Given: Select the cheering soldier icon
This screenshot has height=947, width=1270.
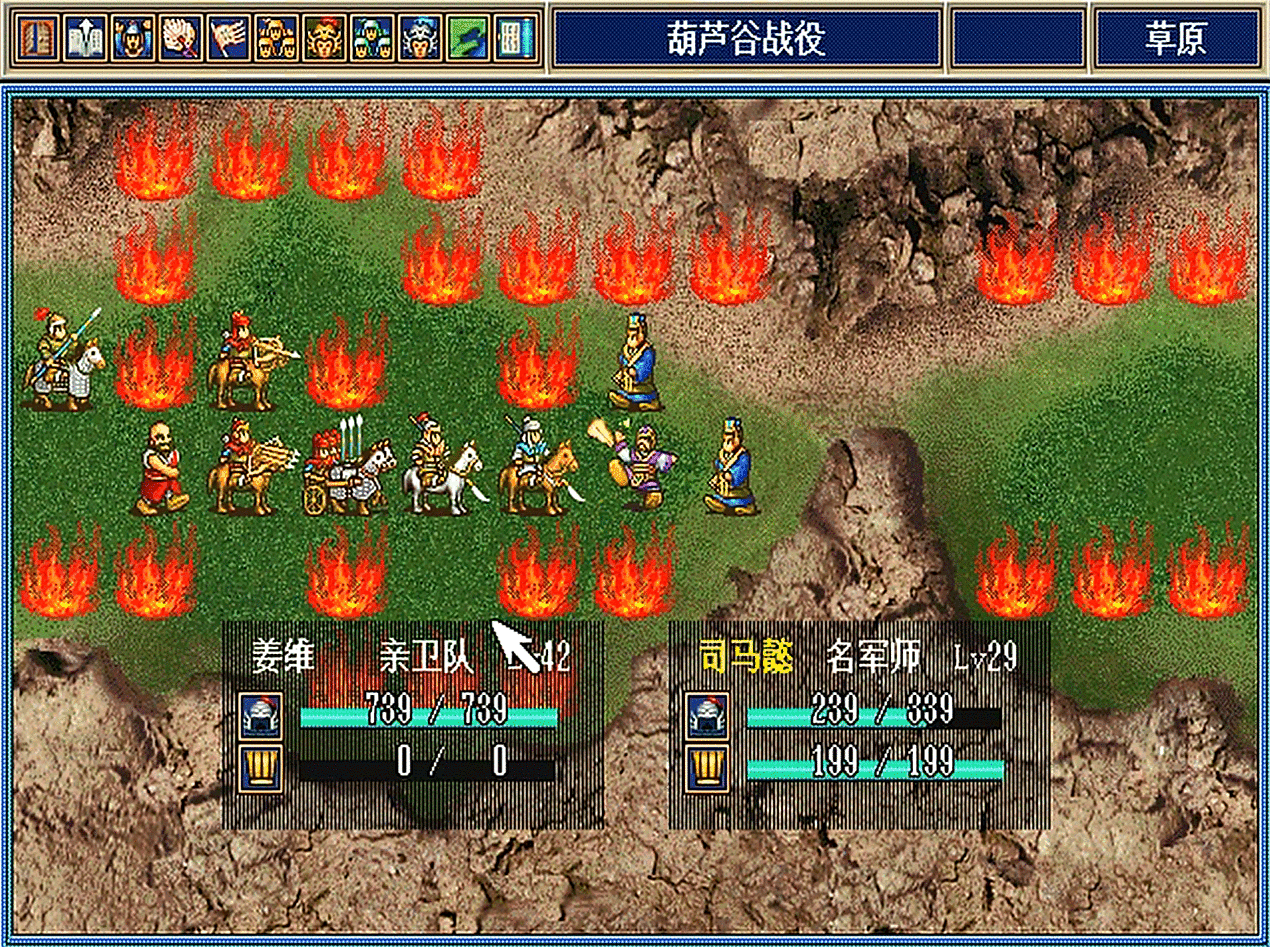Looking at the screenshot, I should coord(133,38).
